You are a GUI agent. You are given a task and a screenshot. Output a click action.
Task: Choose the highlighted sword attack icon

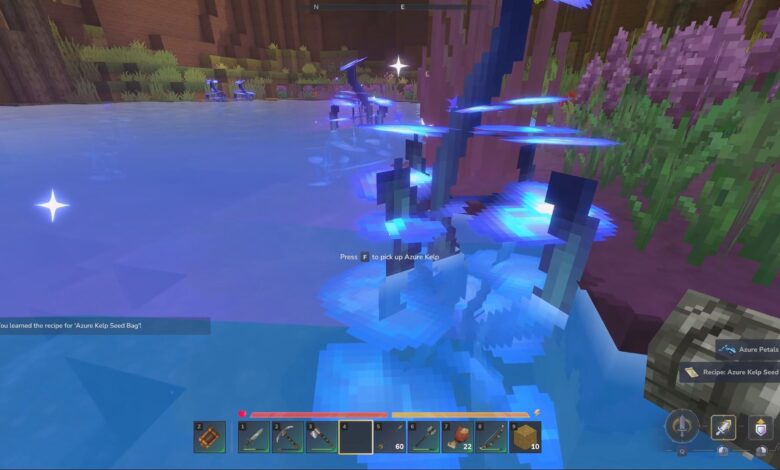[x=723, y=427]
